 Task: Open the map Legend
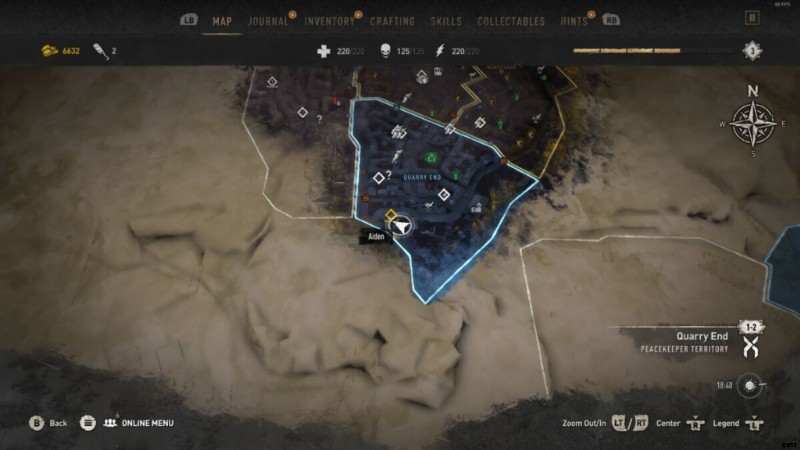click(x=726, y=423)
